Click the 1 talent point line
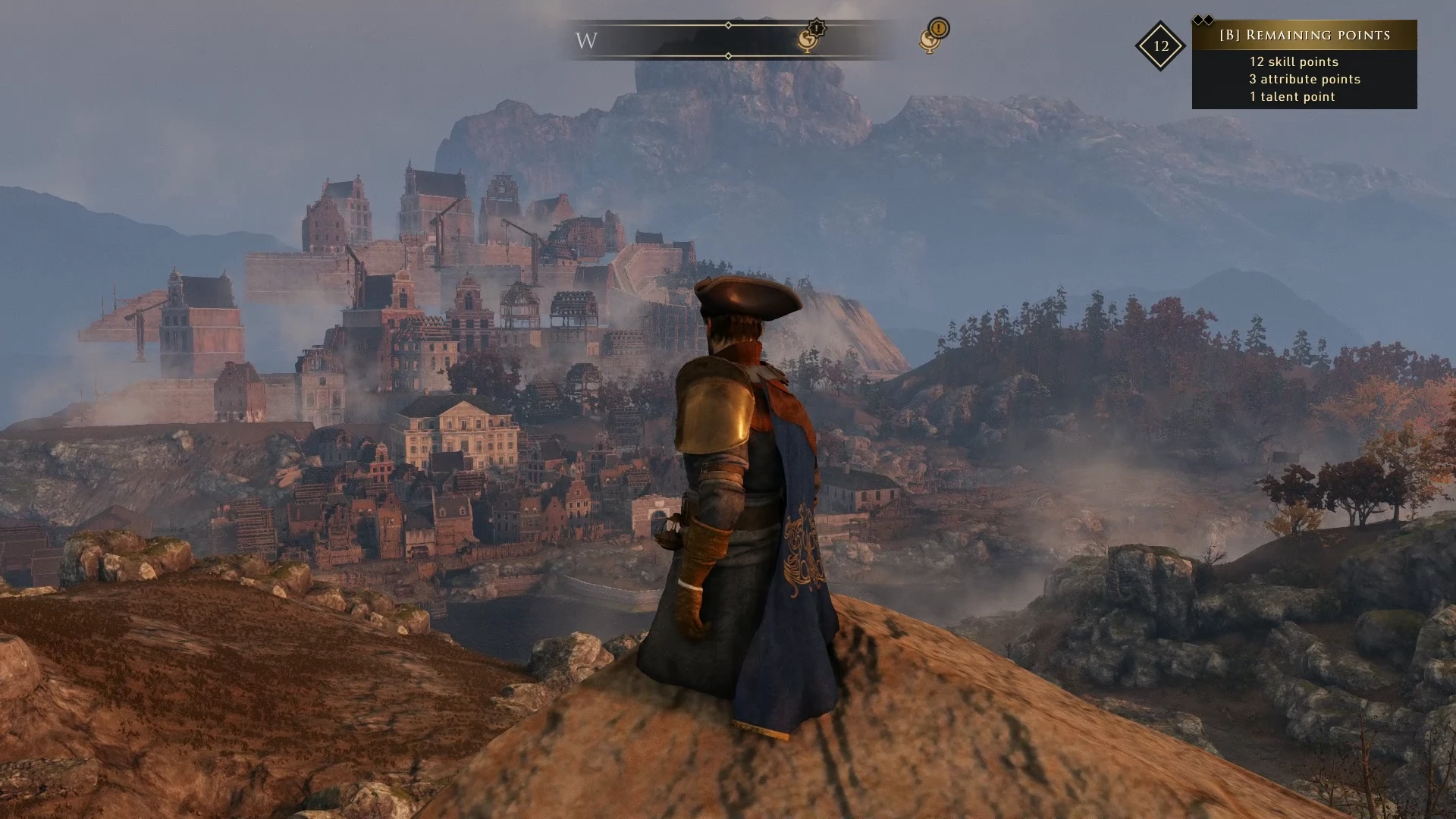Viewport: 1456px width, 819px height. click(x=1292, y=96)
